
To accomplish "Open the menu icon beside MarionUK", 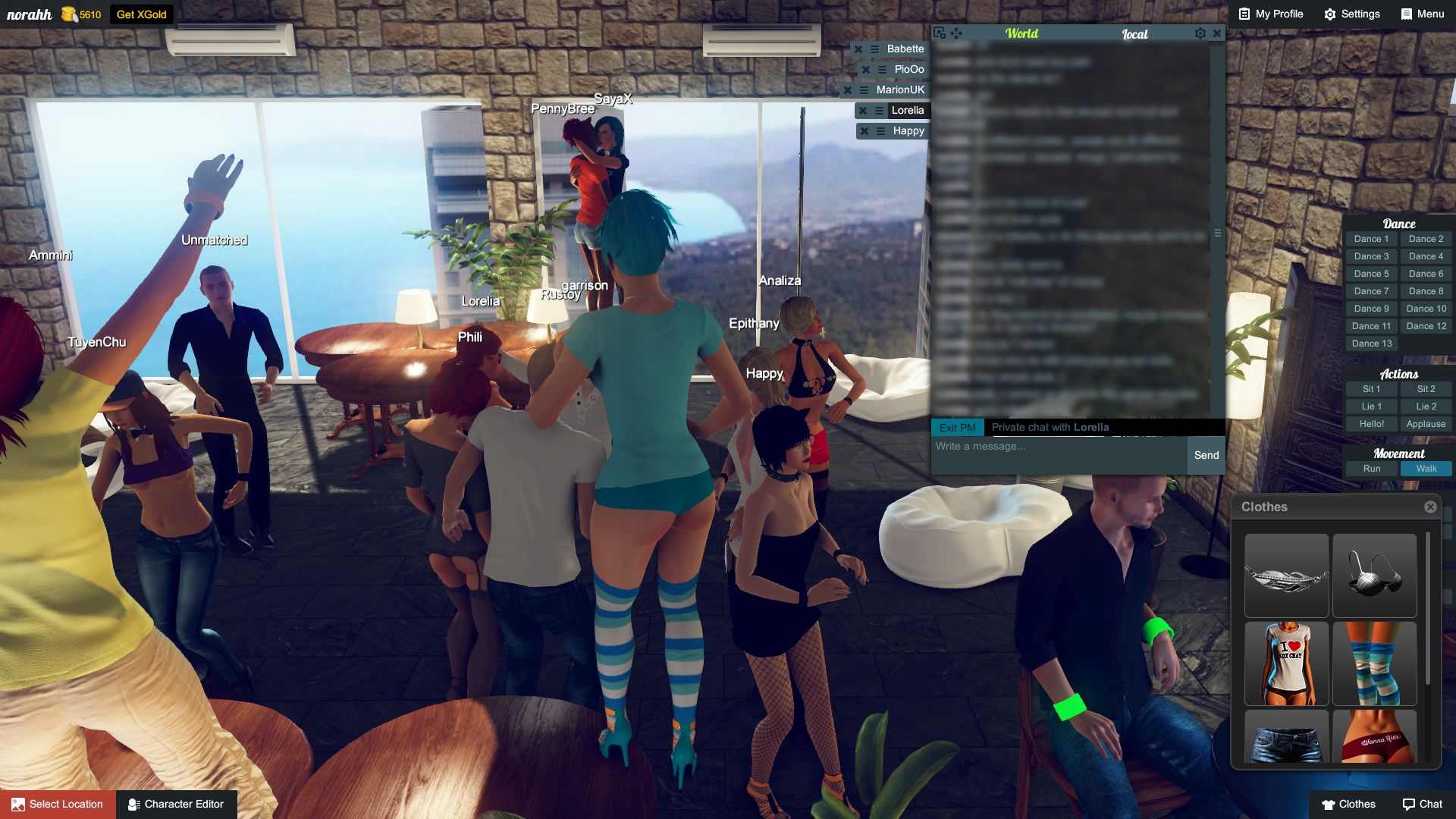I will click(865, 89).
